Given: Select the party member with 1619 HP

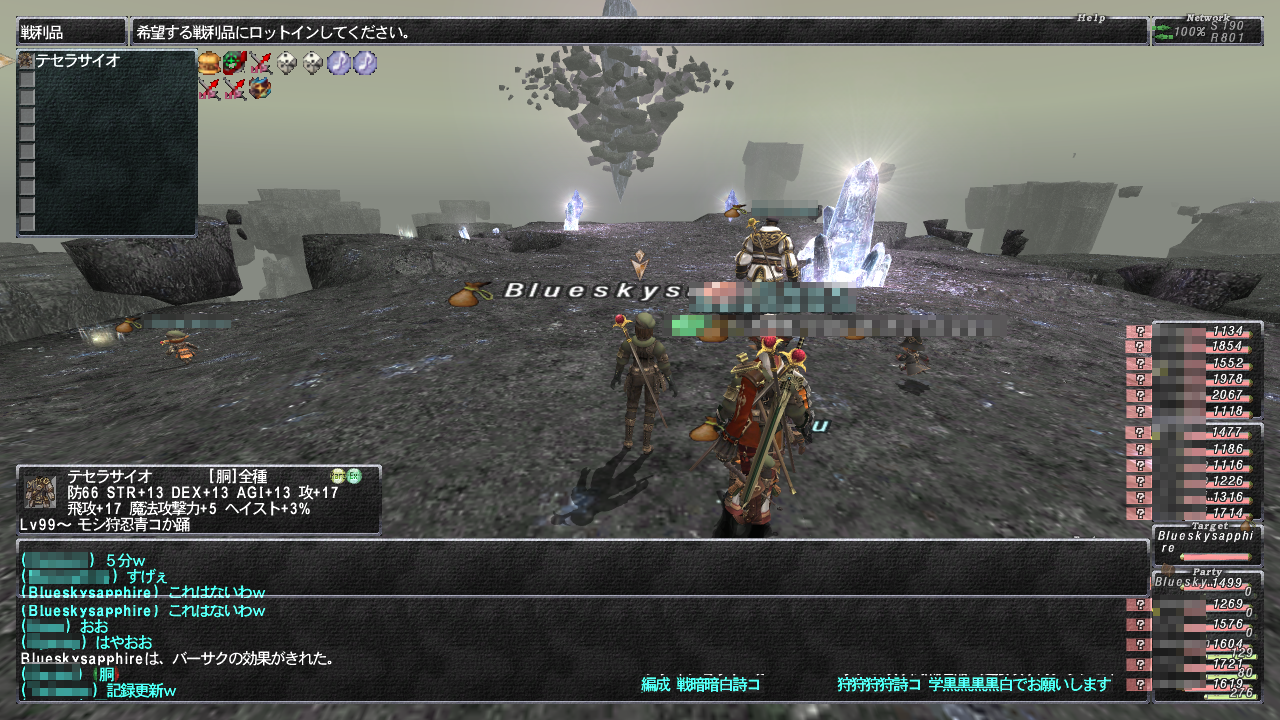Looking at the screenshot, I should pos(1206,685).
